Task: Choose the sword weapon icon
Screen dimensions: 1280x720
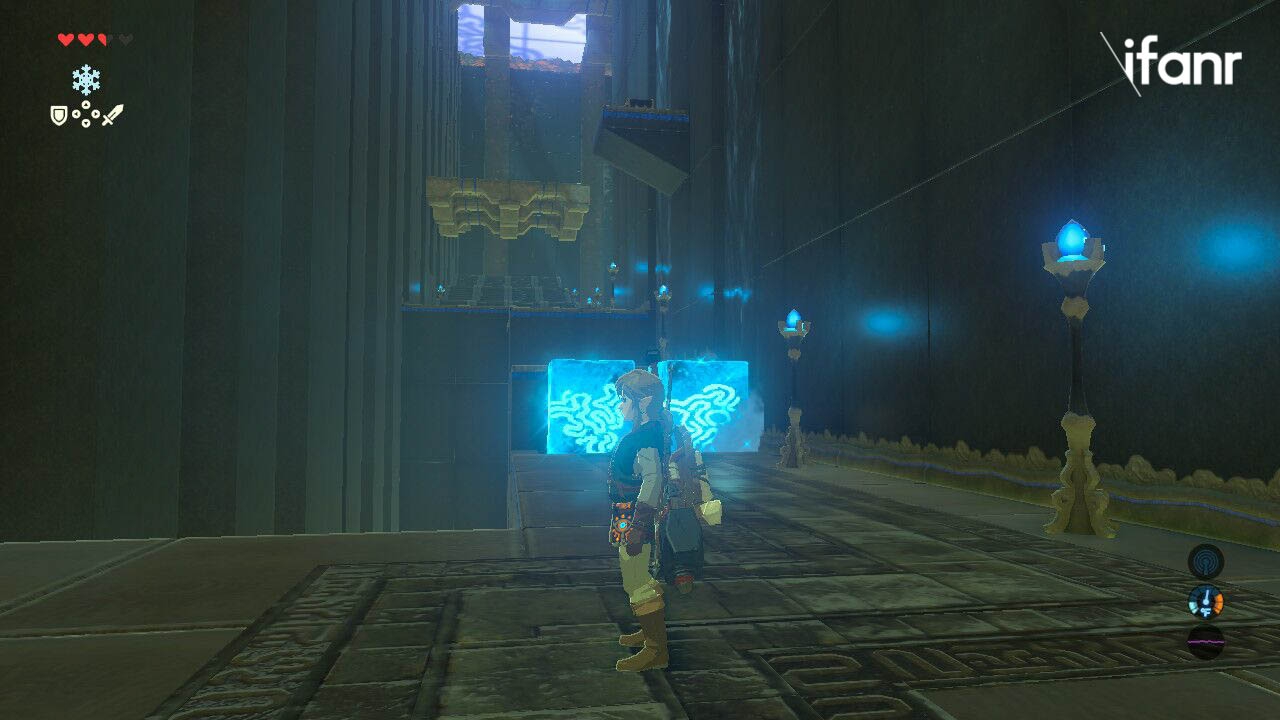Action: 112,115
